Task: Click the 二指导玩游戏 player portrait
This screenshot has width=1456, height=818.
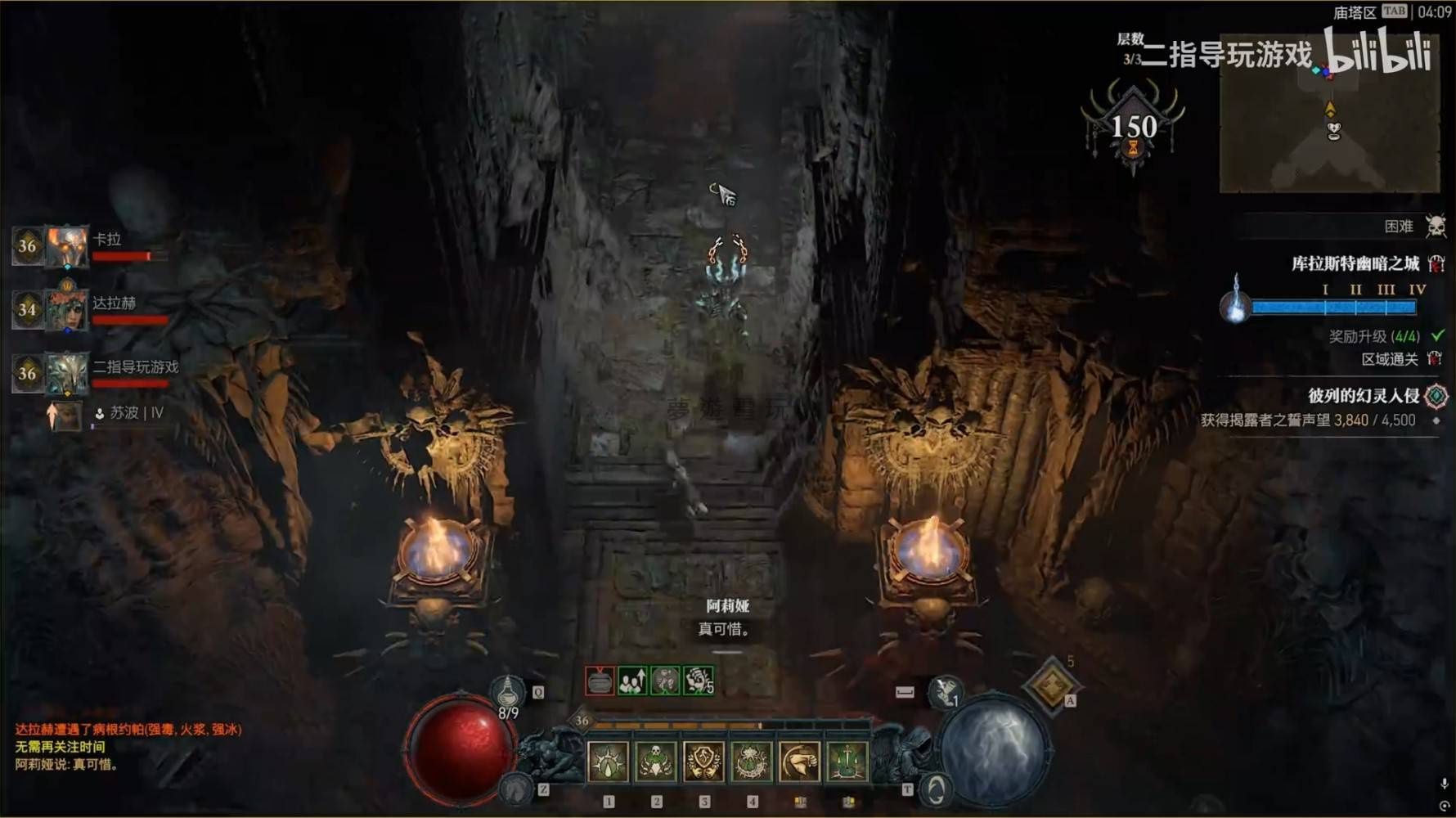Action: (x=66, y=373)
